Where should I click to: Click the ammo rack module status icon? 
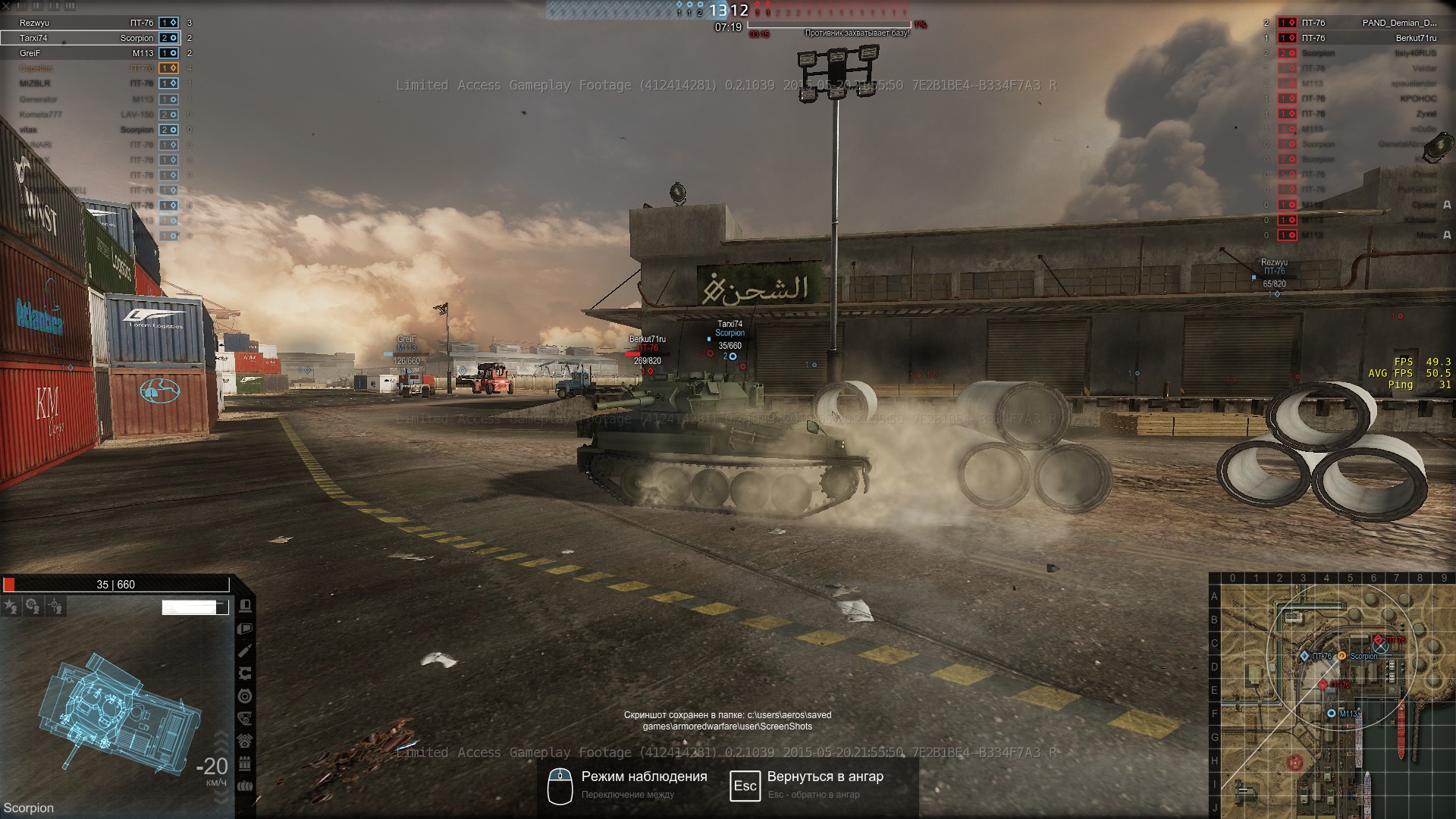pyautogui.click(x=245, y=763)
